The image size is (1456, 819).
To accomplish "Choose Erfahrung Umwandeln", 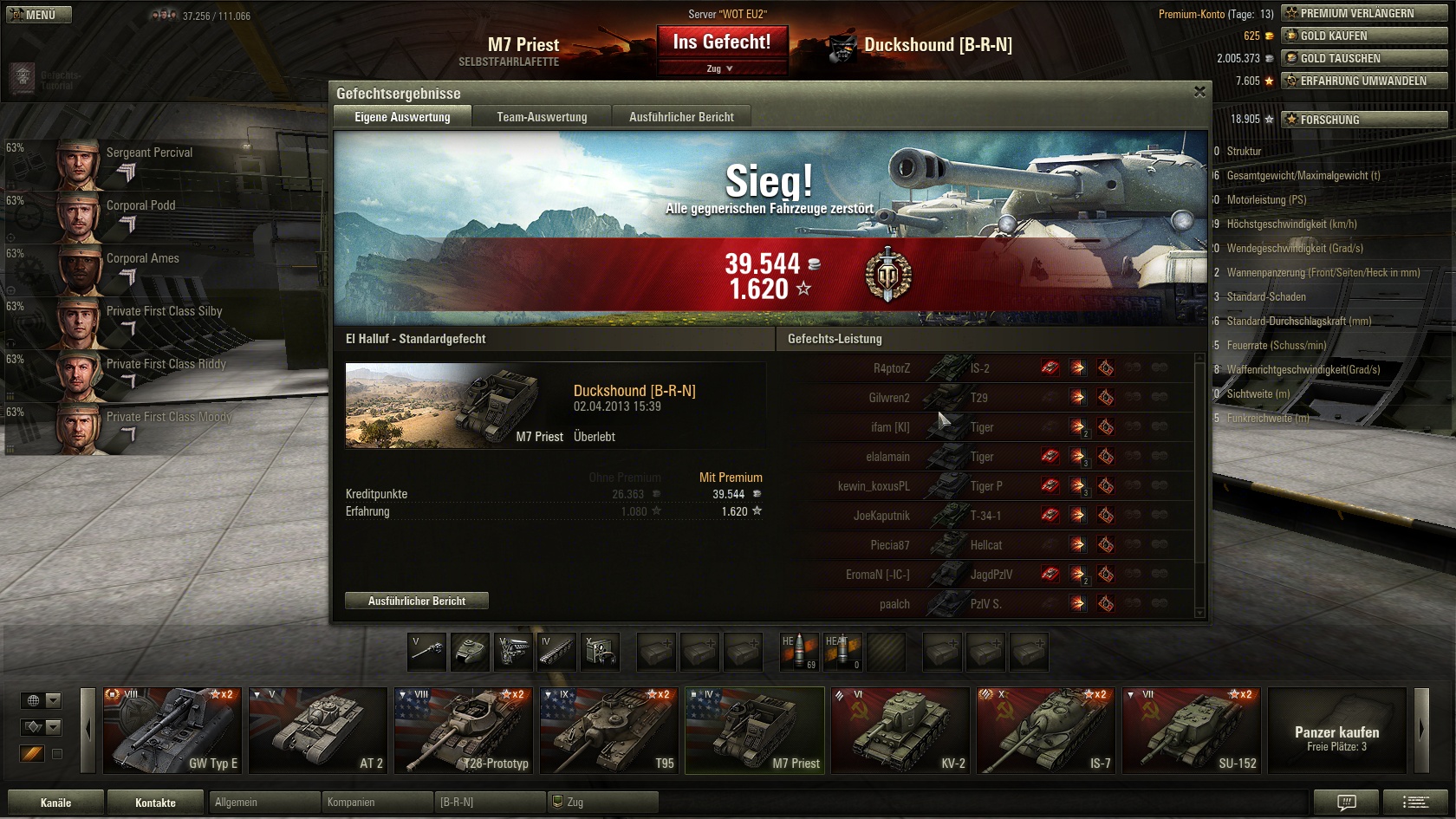I will (1363, 81).
